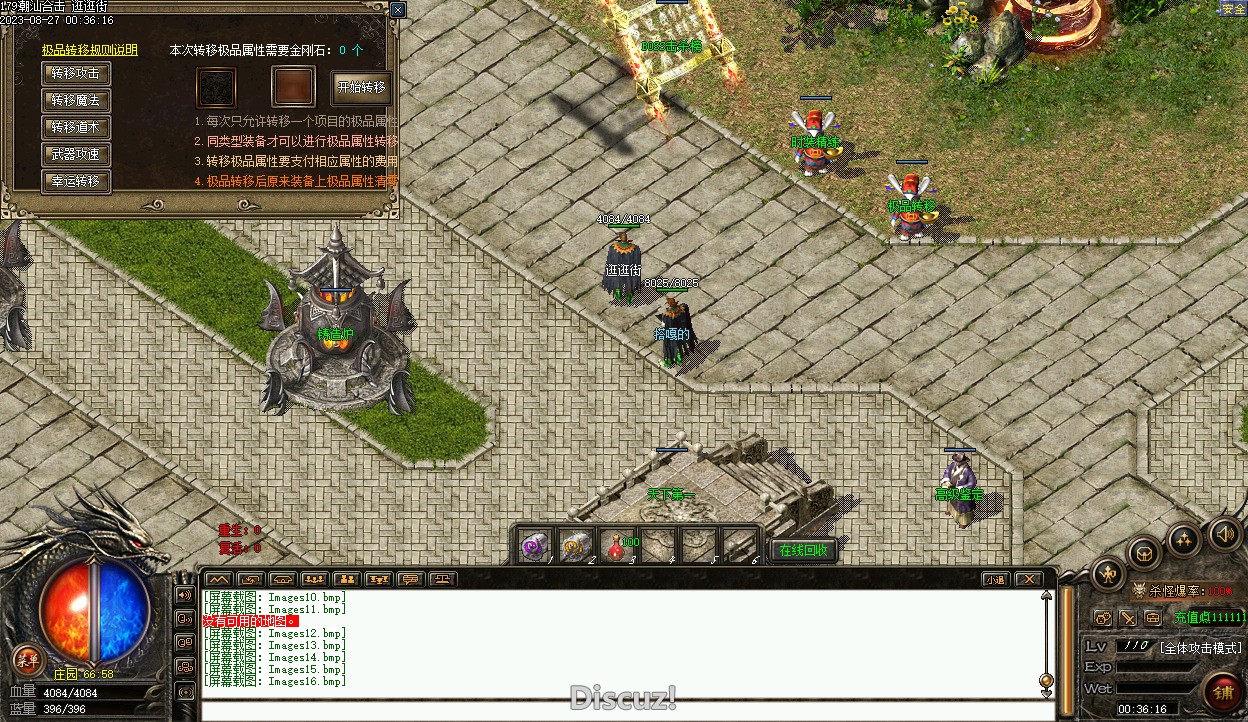The width and height of the screenshot is (1248, 722).
Task: Use the red potion in hotbar
Action: (620, 546)
